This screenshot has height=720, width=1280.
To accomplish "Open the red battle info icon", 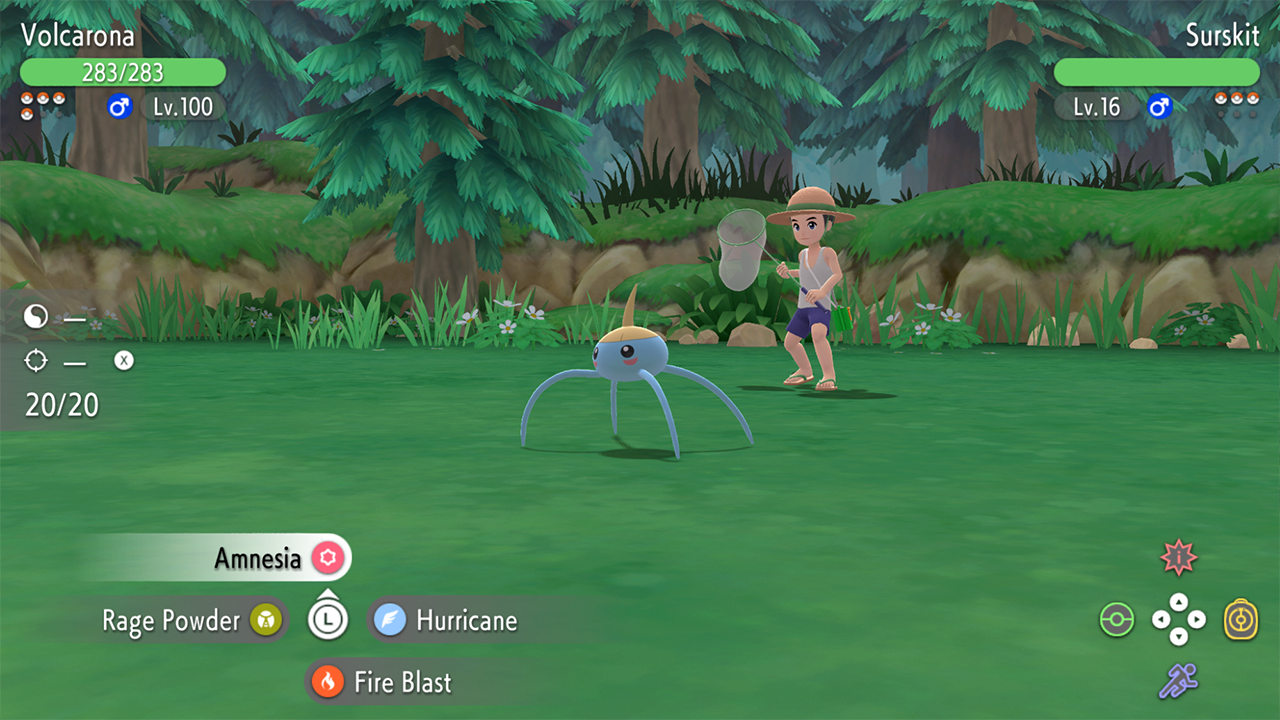I will point(1179,558).
